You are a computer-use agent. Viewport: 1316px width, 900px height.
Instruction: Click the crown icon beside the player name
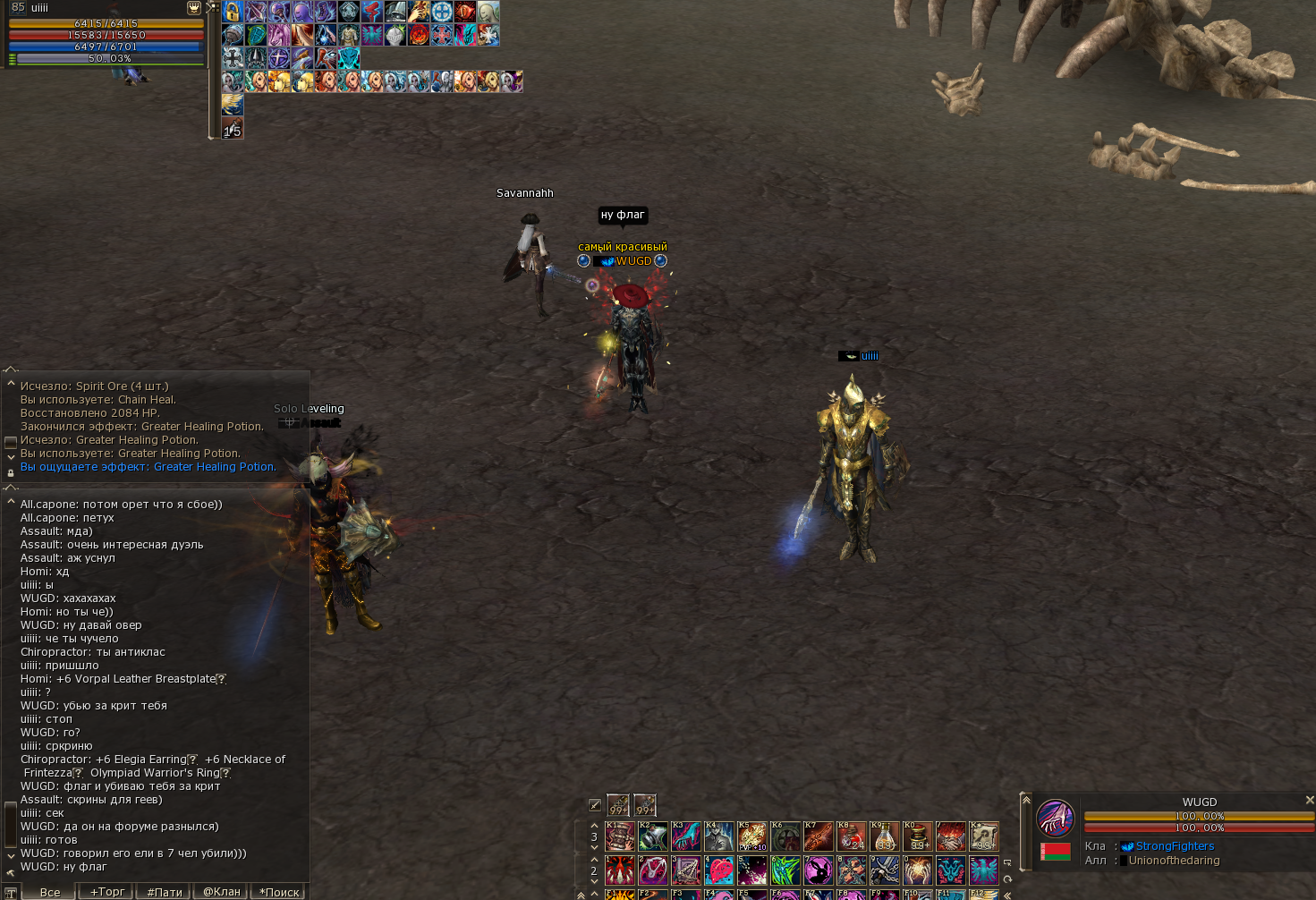point(194,8)
